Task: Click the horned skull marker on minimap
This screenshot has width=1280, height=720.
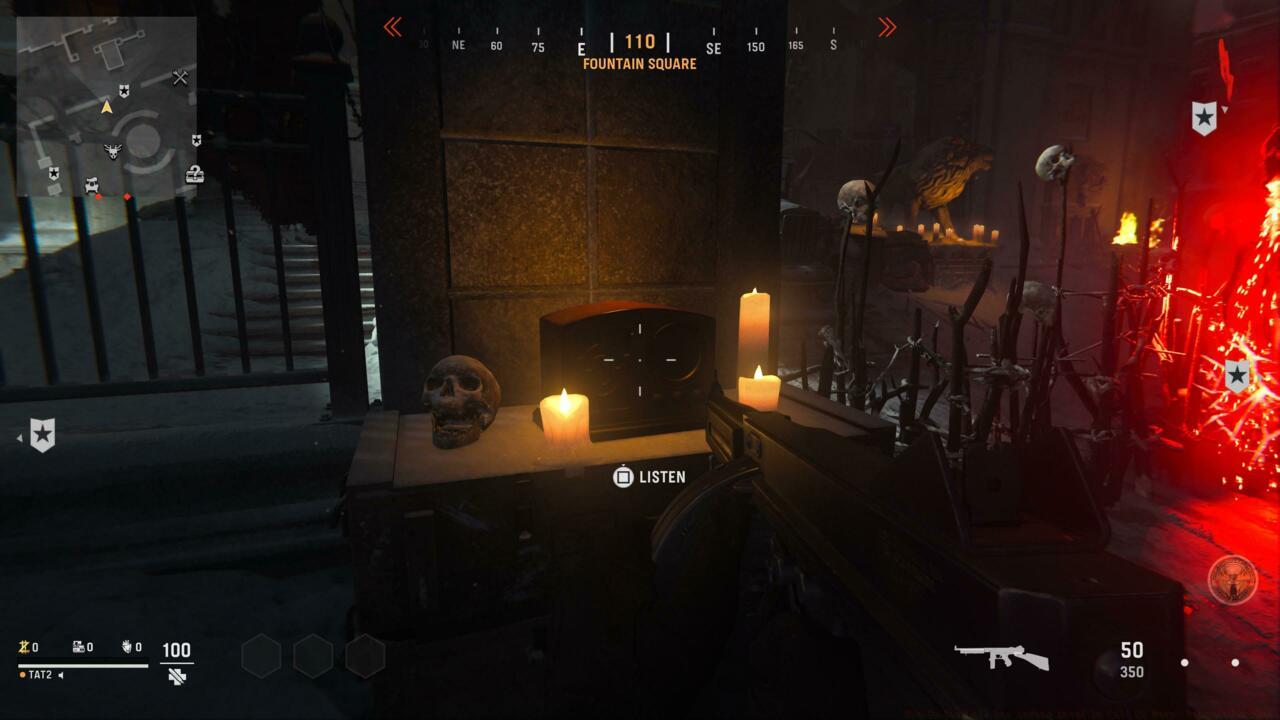Action: tap(113, 151)
